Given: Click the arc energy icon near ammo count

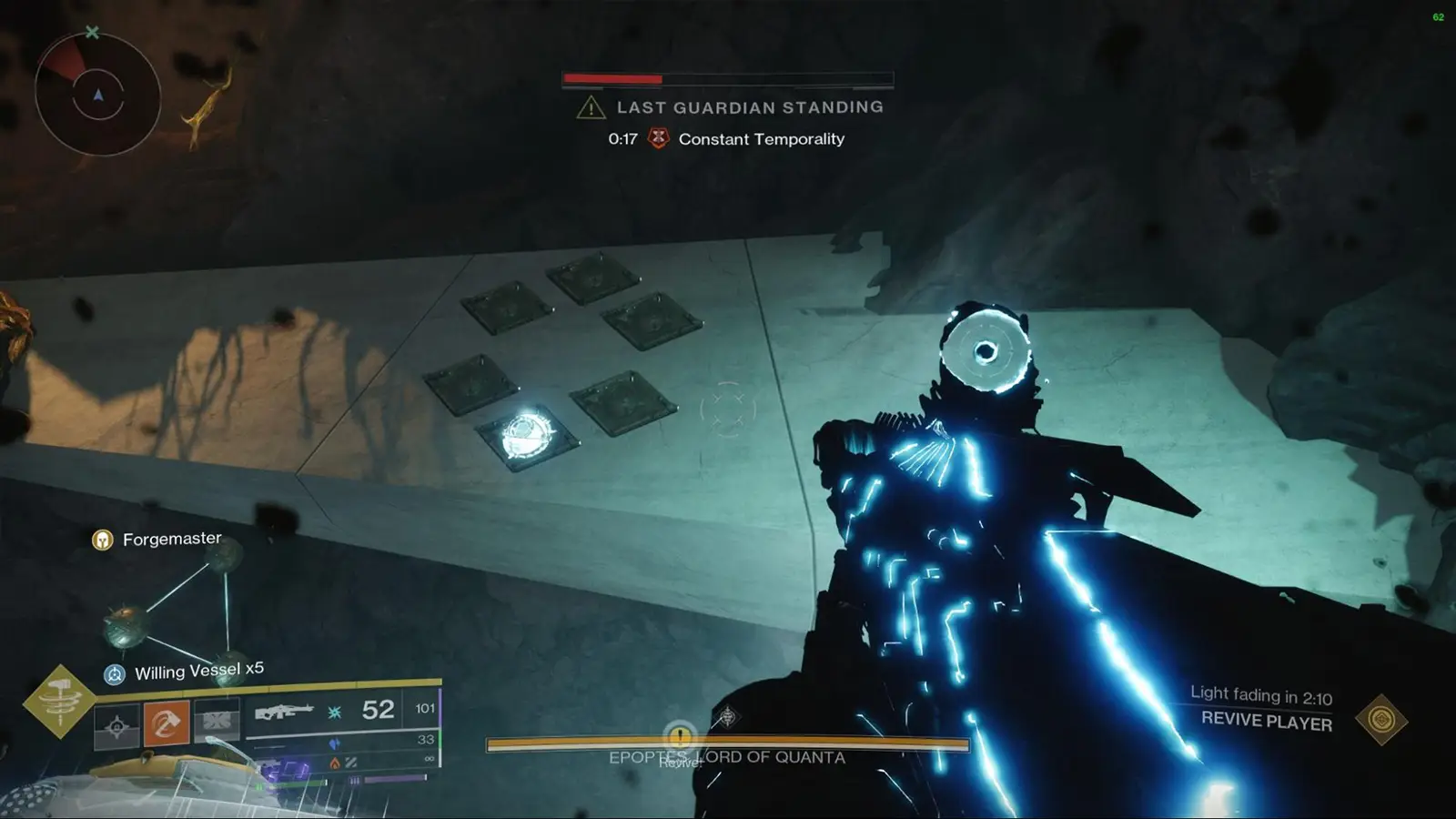Looking at the screenshot, I should (x=336, y=713).
